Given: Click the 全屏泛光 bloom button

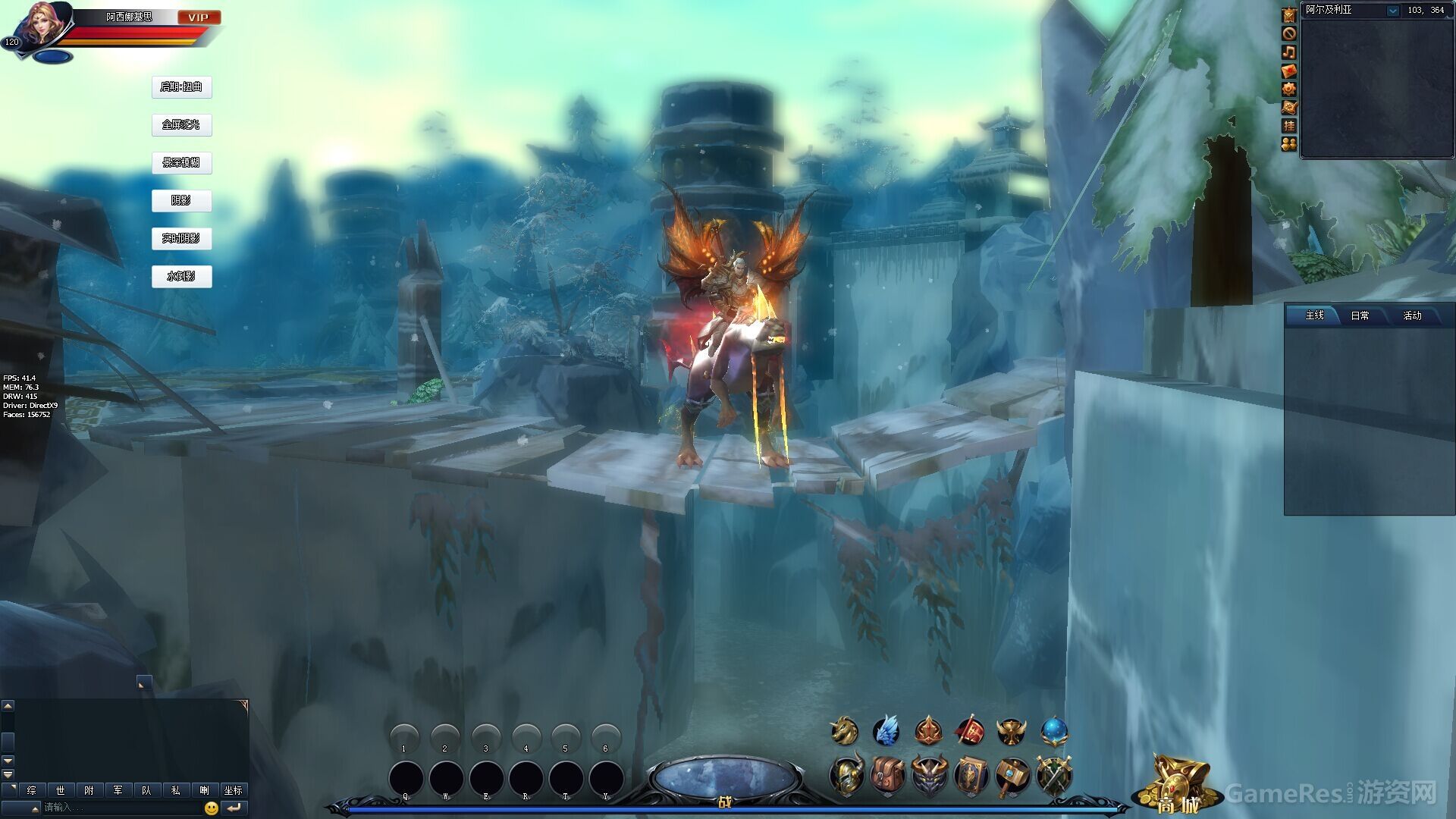Looking at the screenshot, I should pos(181,125).
